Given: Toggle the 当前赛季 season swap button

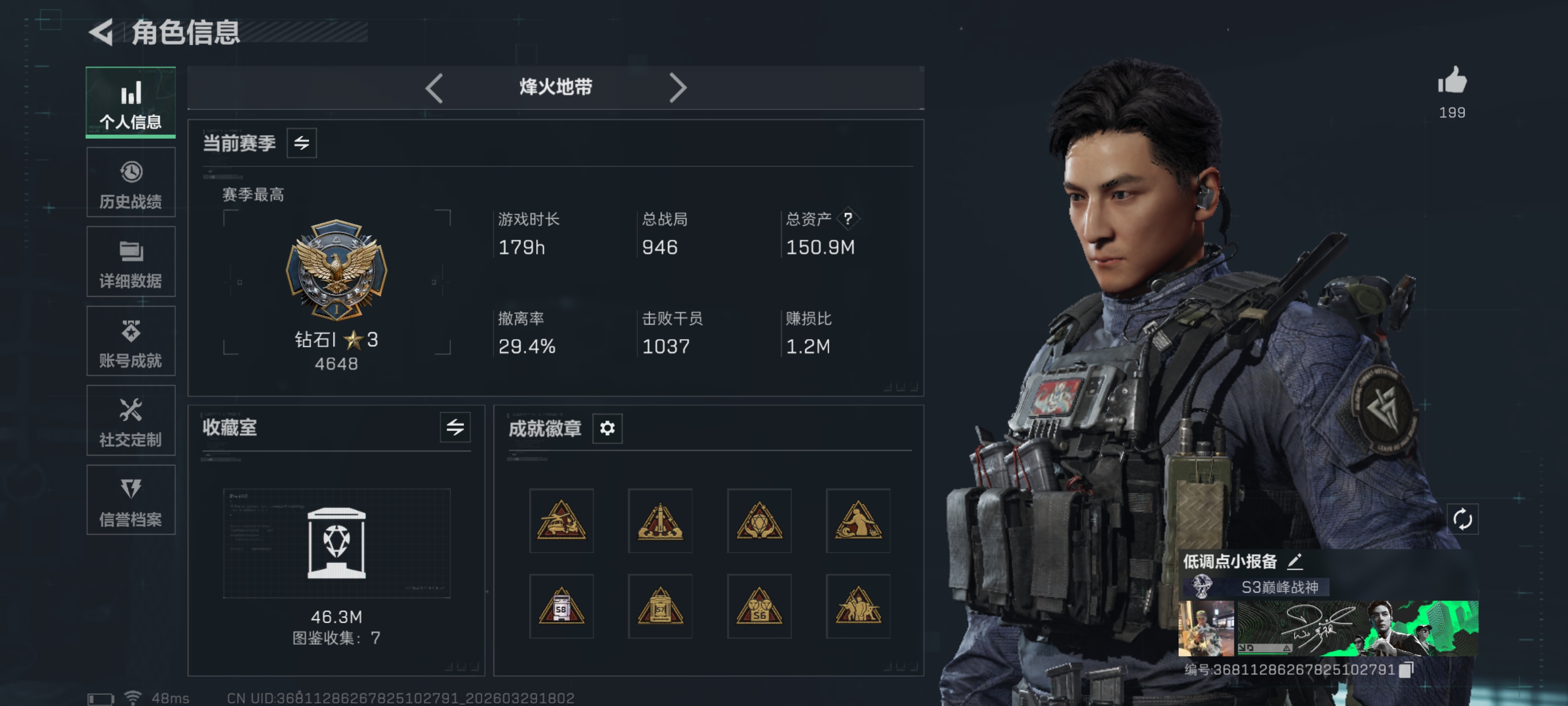Looking at the screenshot, I should 302,143.
